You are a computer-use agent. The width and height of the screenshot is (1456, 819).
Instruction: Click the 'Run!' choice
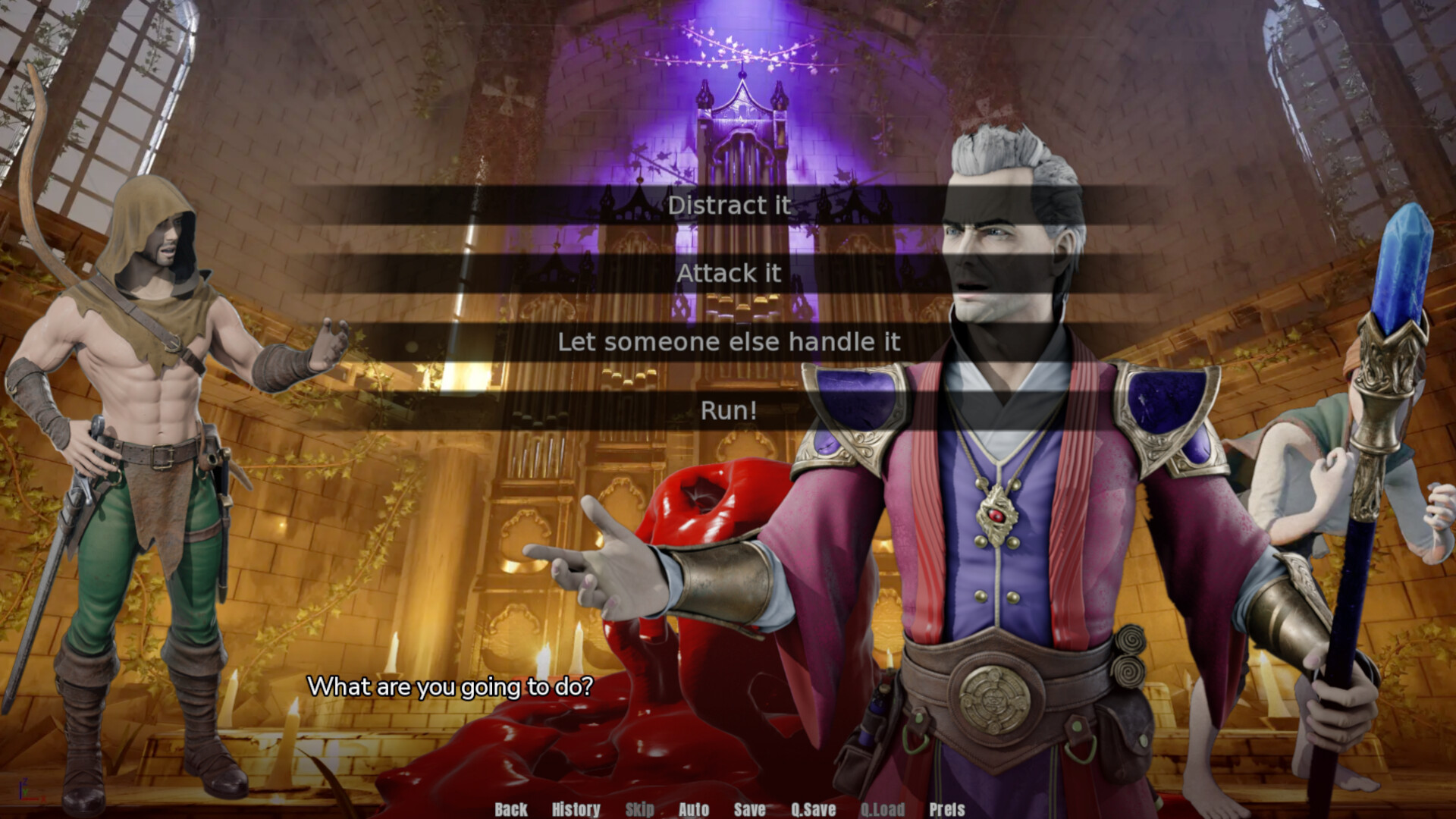[x=729, y=410]
